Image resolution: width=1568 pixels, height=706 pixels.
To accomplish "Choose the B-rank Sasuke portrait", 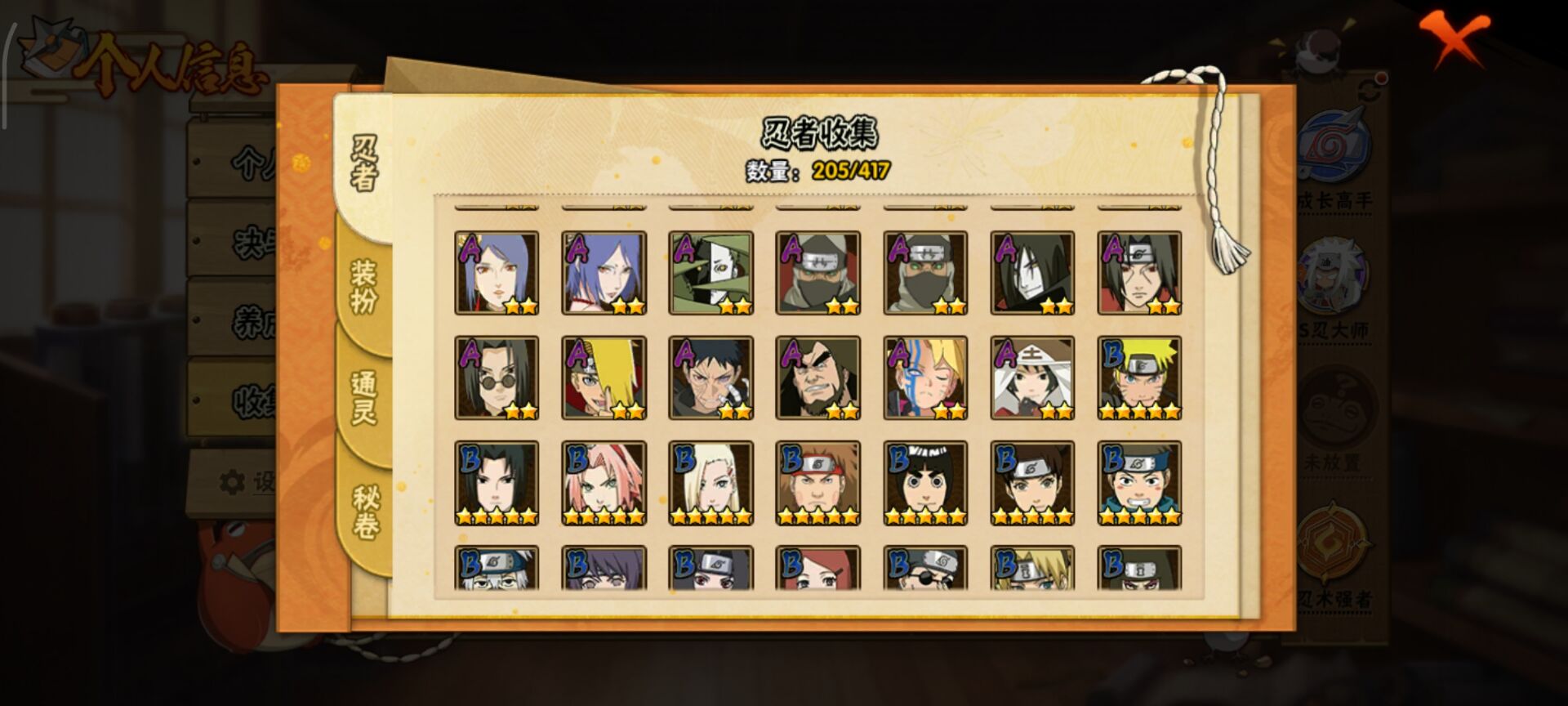I will (497, 483).
